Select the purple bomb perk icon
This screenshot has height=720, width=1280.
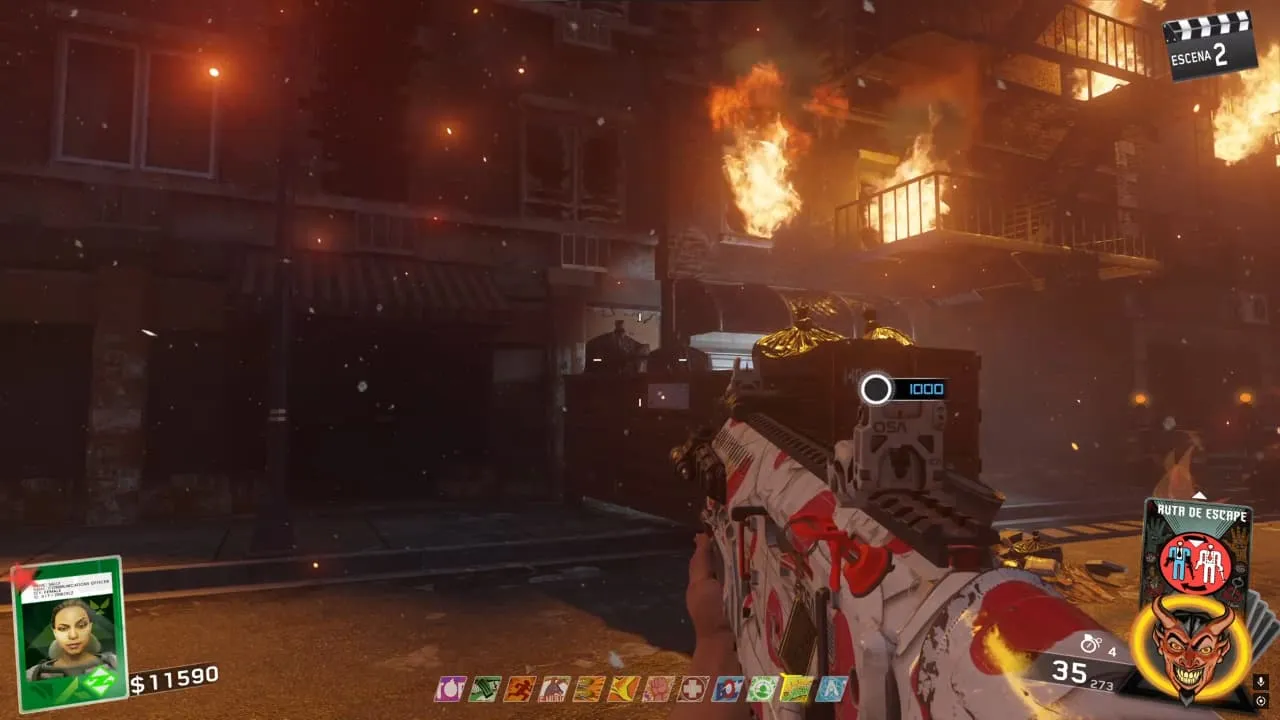[x=451, y=688]
